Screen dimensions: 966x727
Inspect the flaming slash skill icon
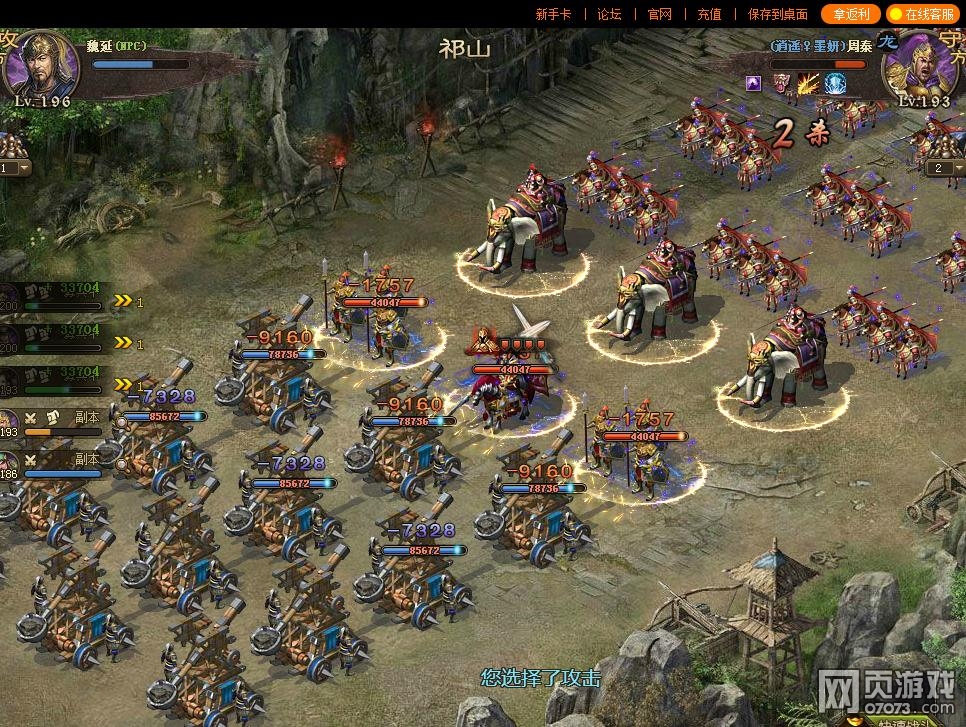808,83
